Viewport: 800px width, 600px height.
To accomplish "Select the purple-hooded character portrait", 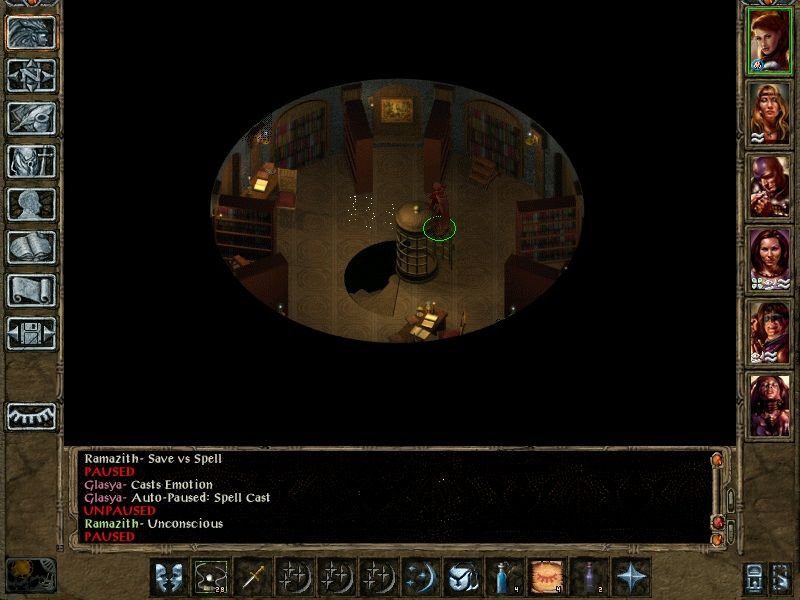I will click(769, 186).
